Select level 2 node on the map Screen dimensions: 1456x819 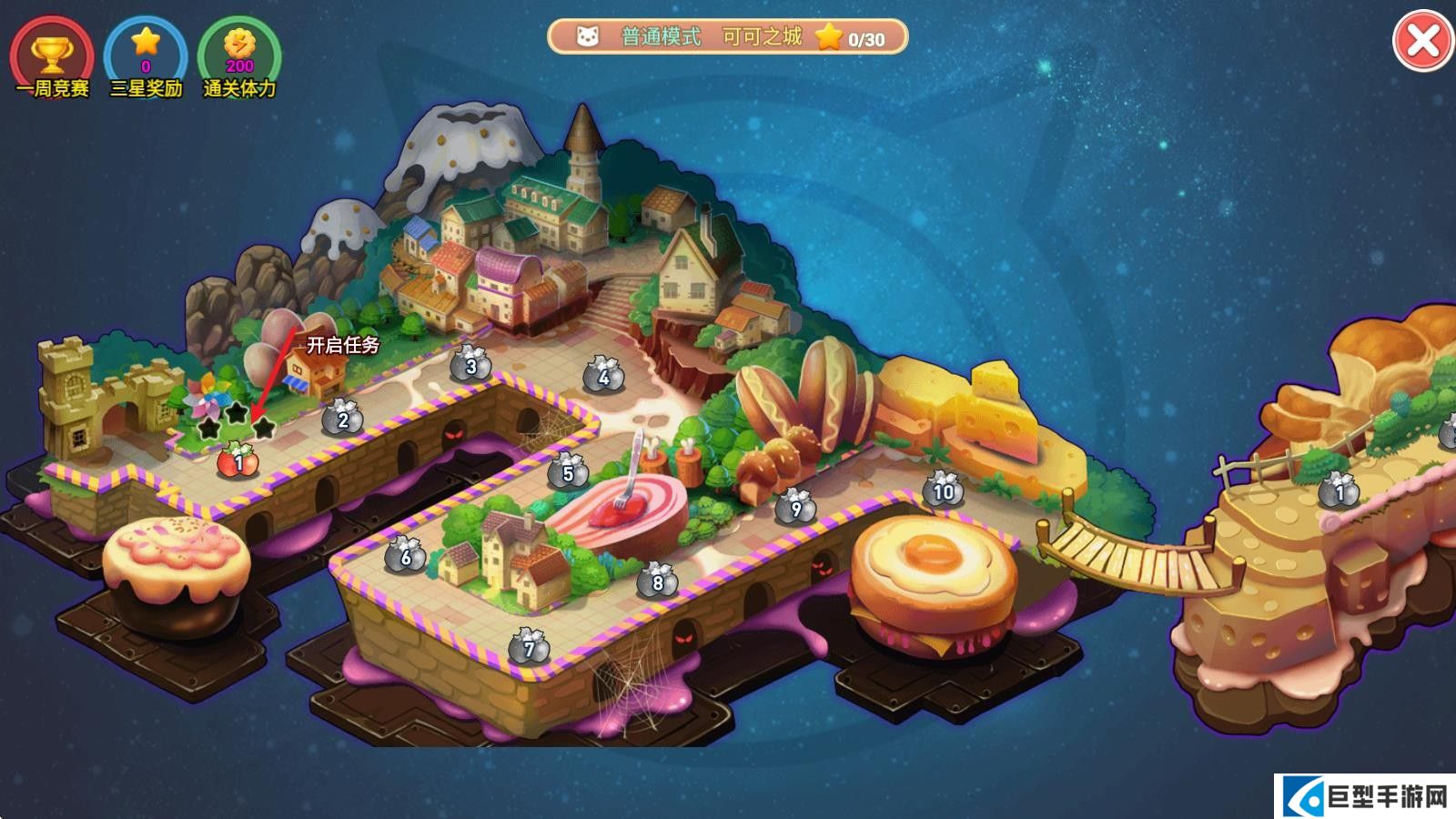342,419
